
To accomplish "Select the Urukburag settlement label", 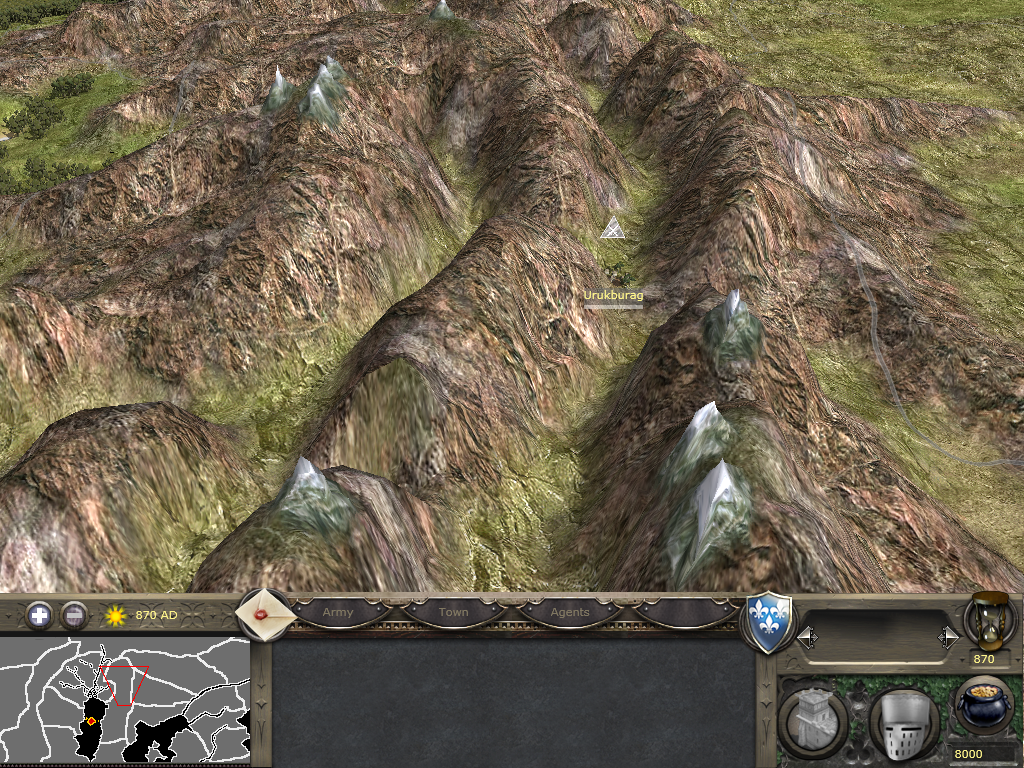I will (x=613, y=296).
